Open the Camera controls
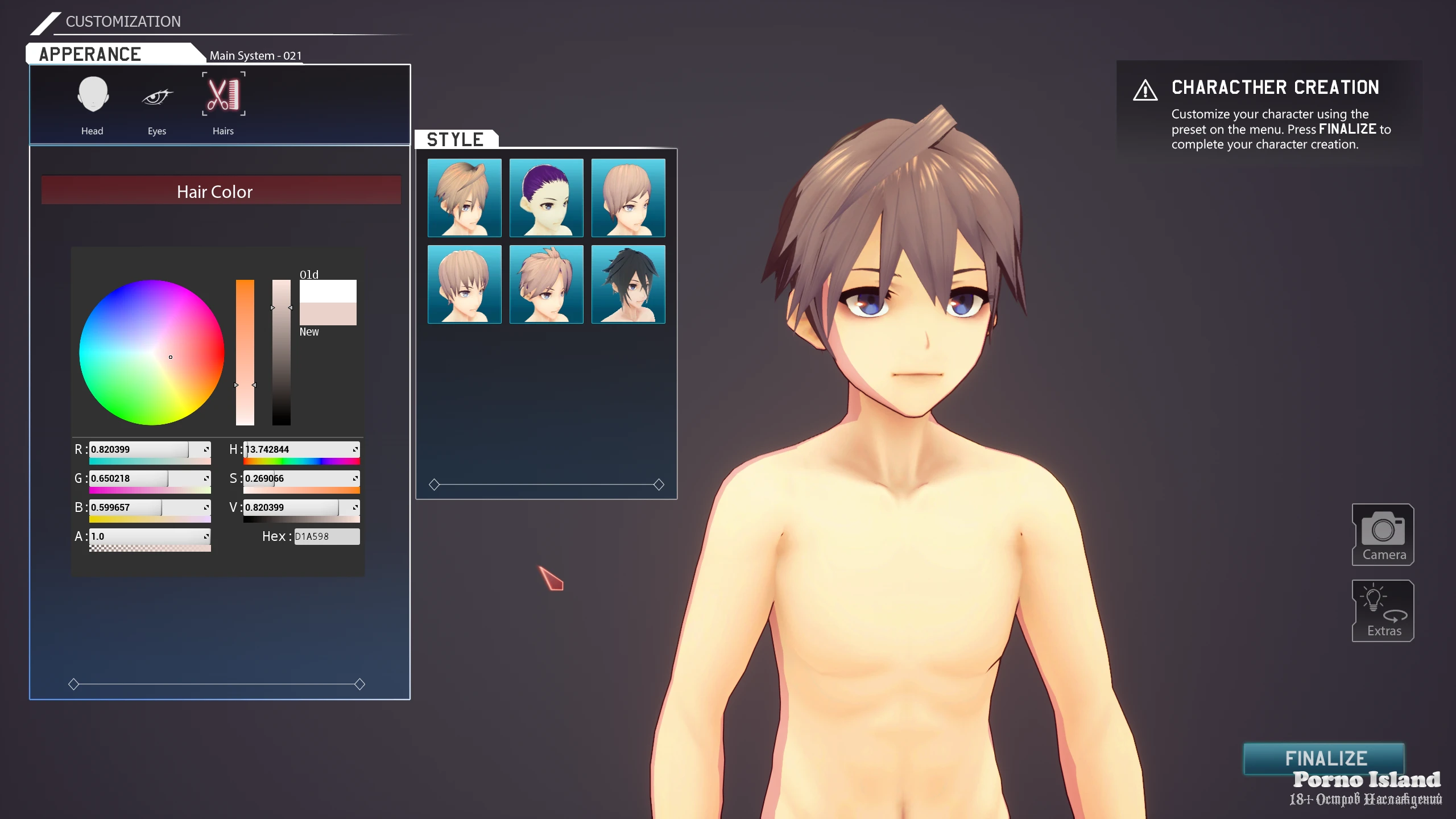This screenshot has width=1456, height=819. pyautogui.click(x=1383, y=535)
